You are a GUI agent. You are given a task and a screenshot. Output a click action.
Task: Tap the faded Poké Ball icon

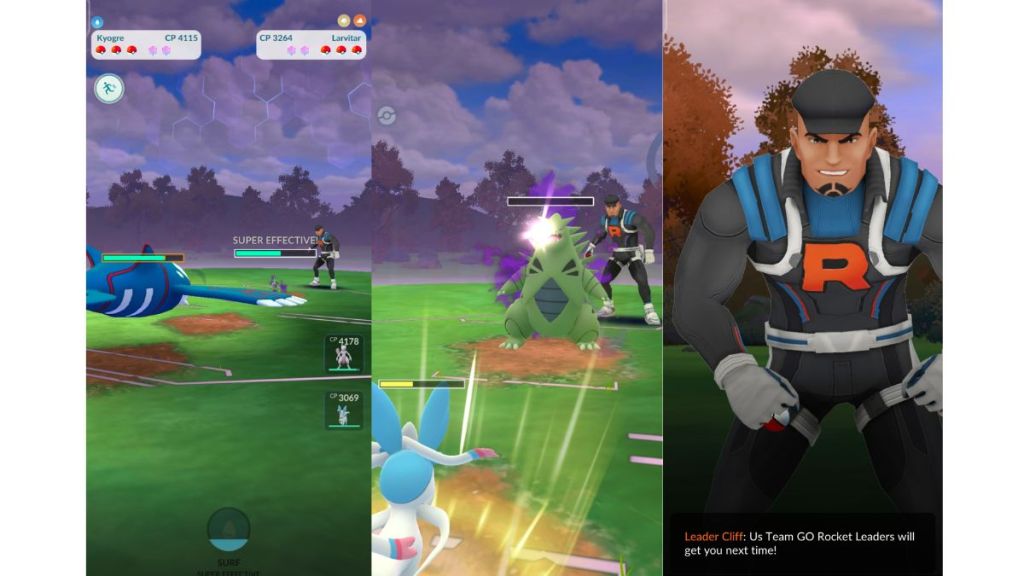coord(386,115)
